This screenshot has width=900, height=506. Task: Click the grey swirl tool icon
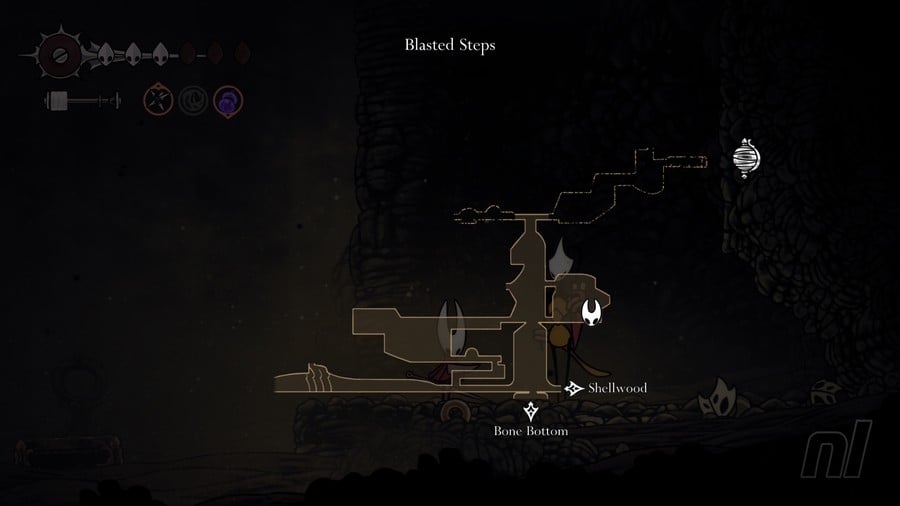coord(193,100)
